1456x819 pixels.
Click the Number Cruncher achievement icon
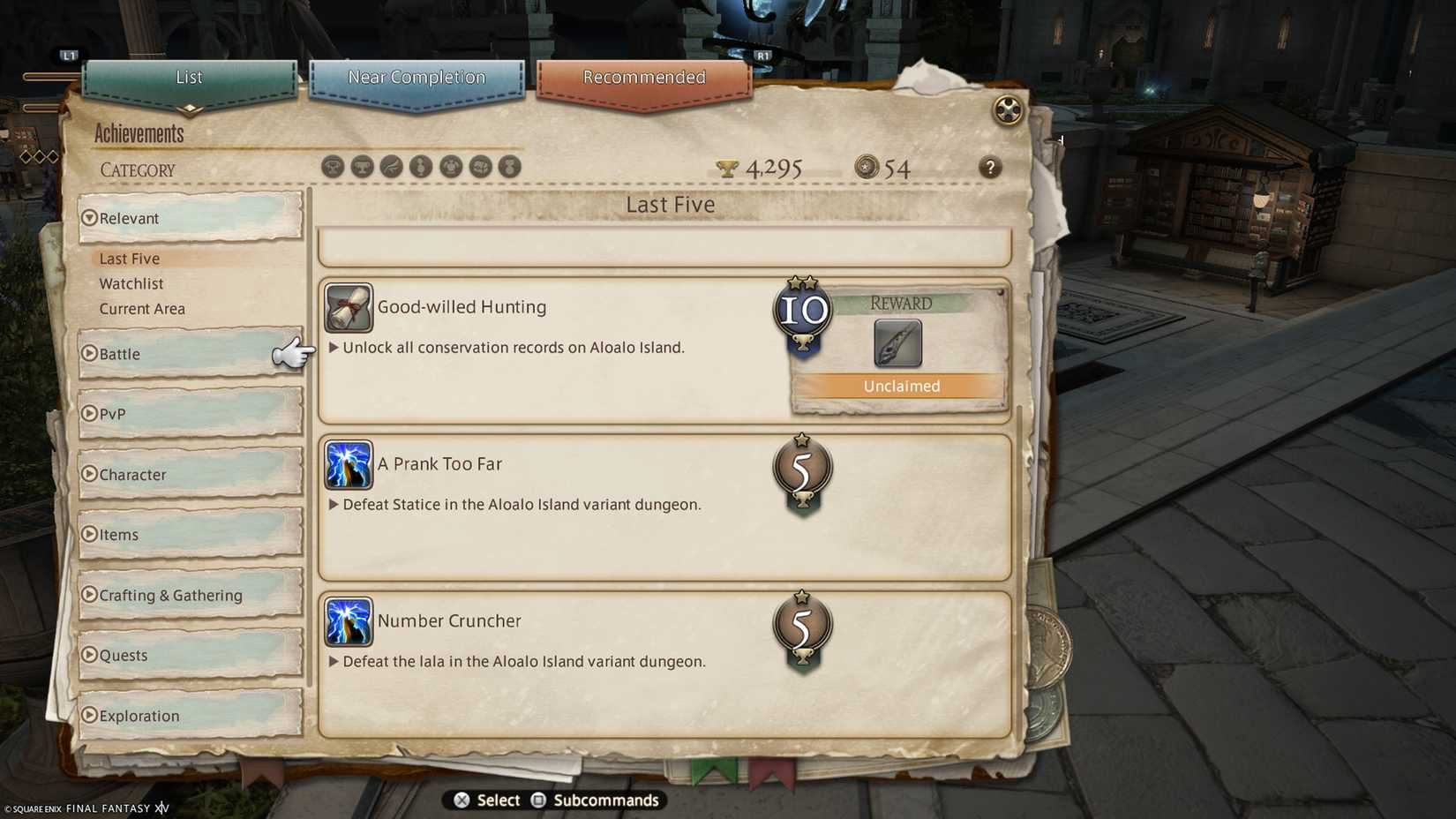(348, 623)
